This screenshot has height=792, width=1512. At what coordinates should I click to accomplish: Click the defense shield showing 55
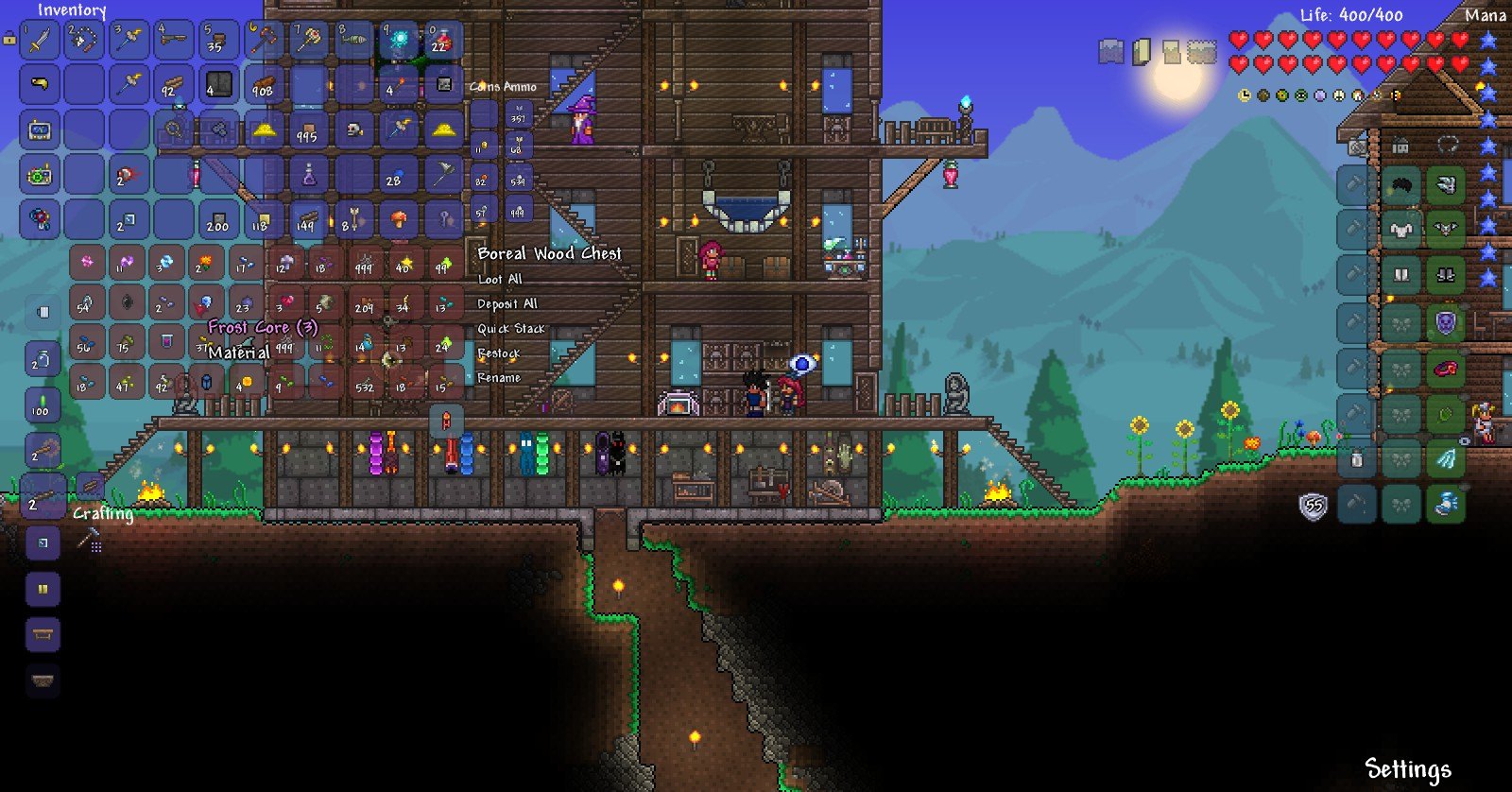1313,508
